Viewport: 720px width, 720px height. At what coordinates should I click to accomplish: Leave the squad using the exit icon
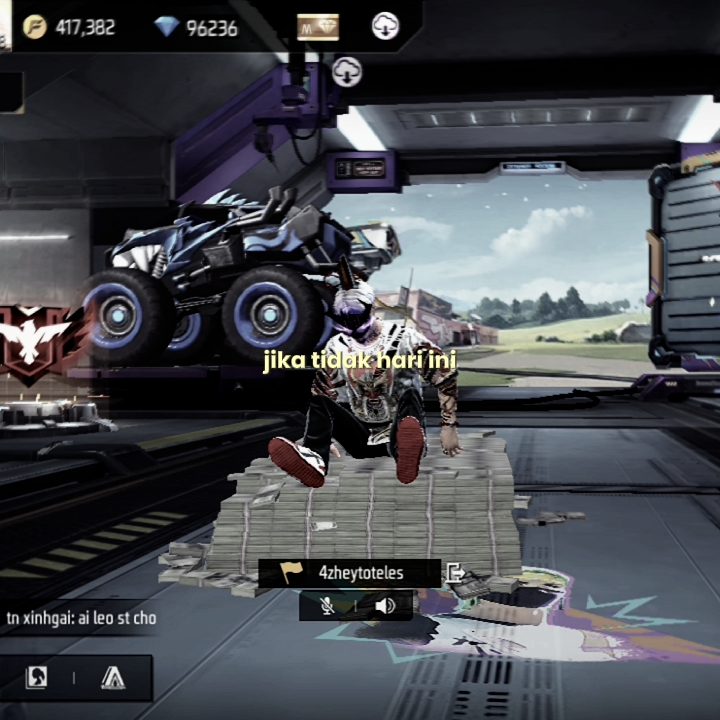(456, 573)
